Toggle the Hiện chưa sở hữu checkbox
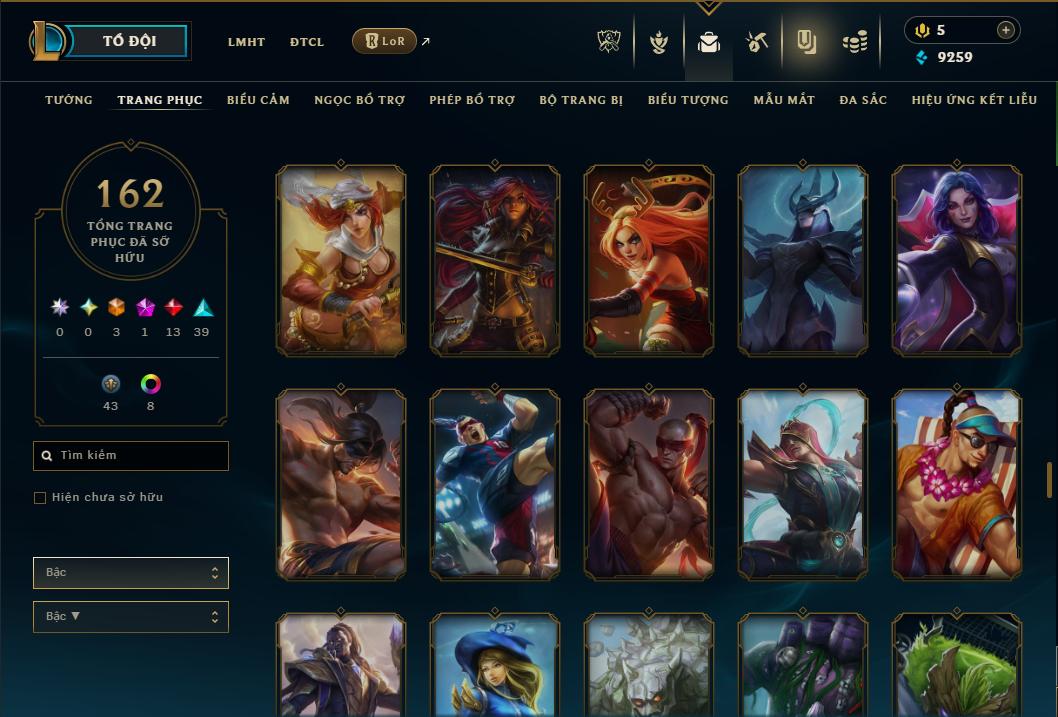Screen dimensions: 1058x717 tap(40, 498)
